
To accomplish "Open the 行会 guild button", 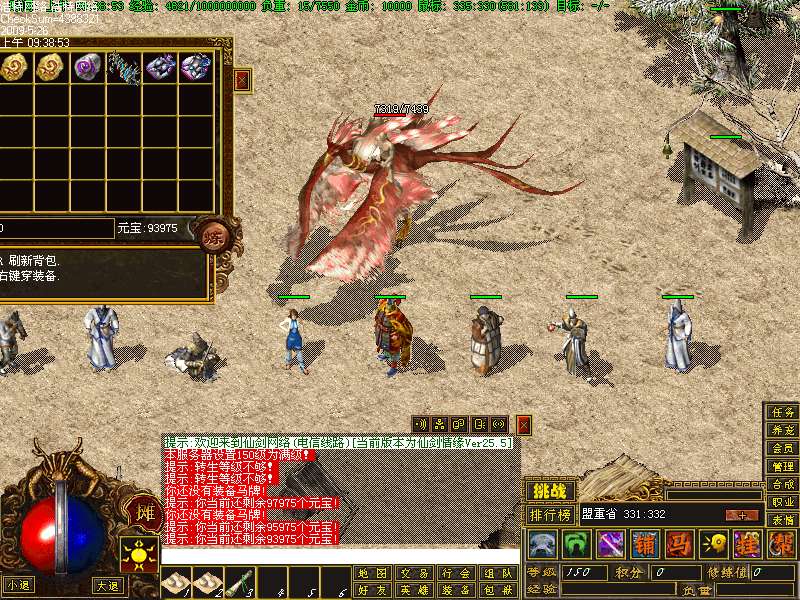I will (455, 573).
